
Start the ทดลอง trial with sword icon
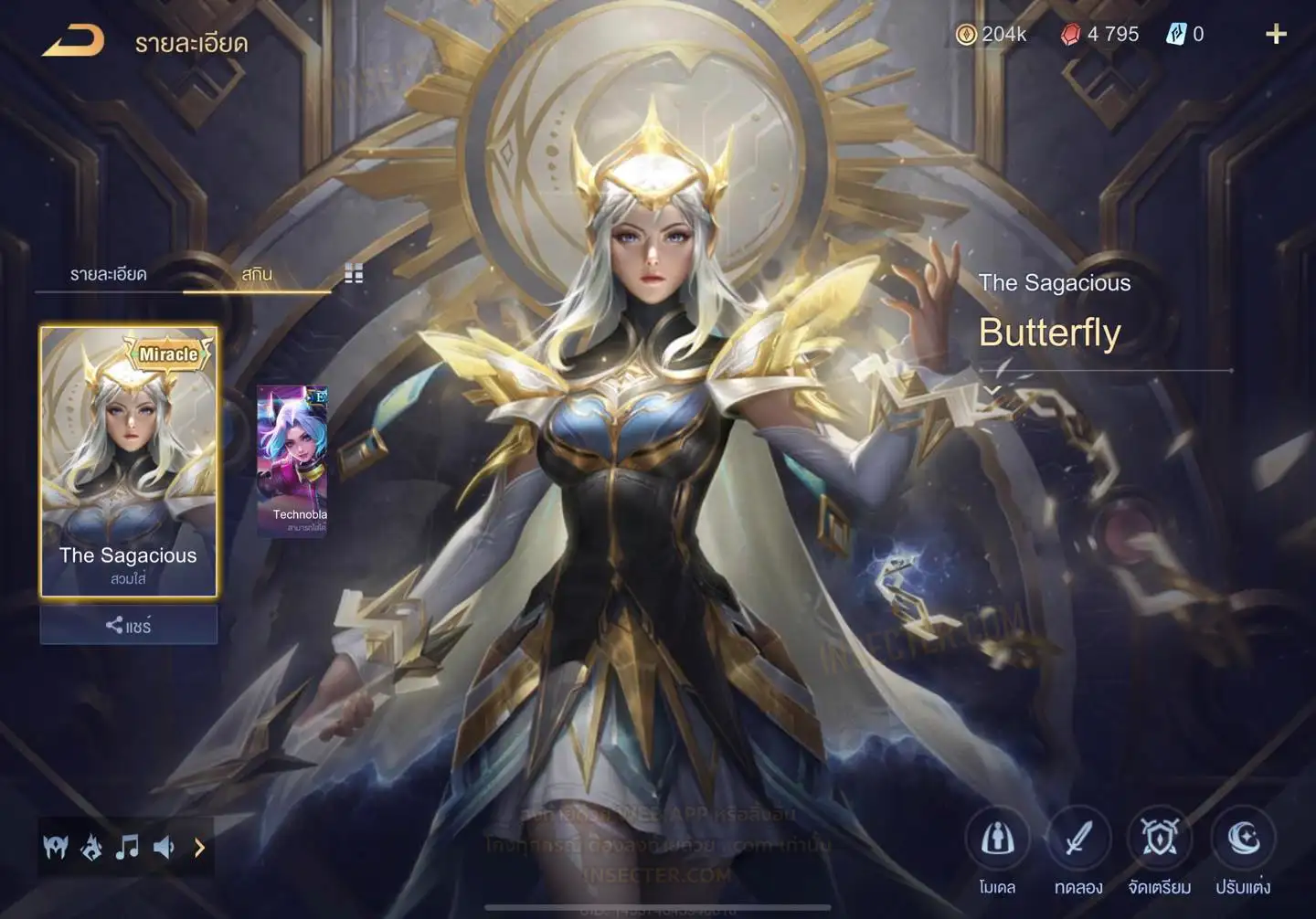1078,840
